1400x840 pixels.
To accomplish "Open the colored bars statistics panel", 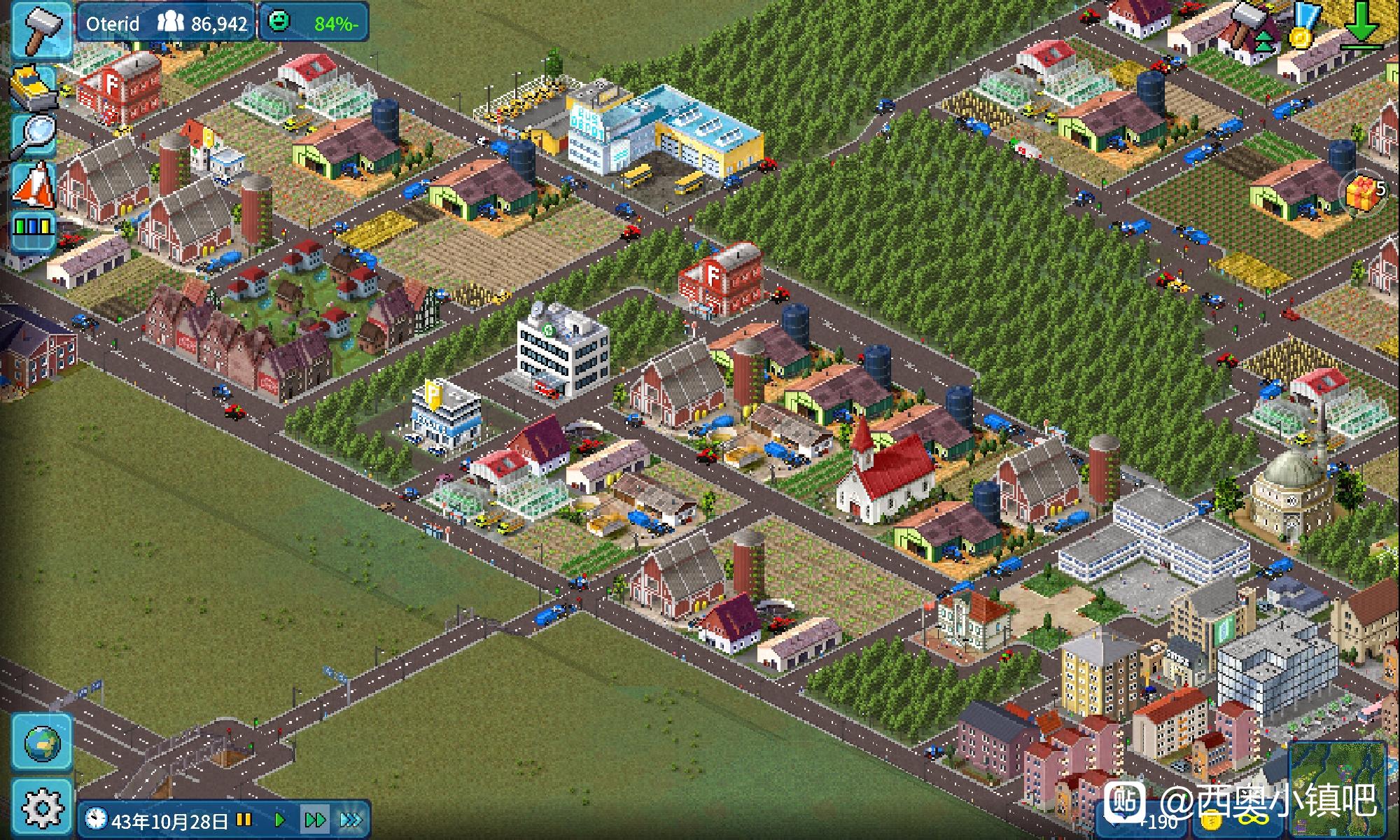I will click(x=34, y=230).
